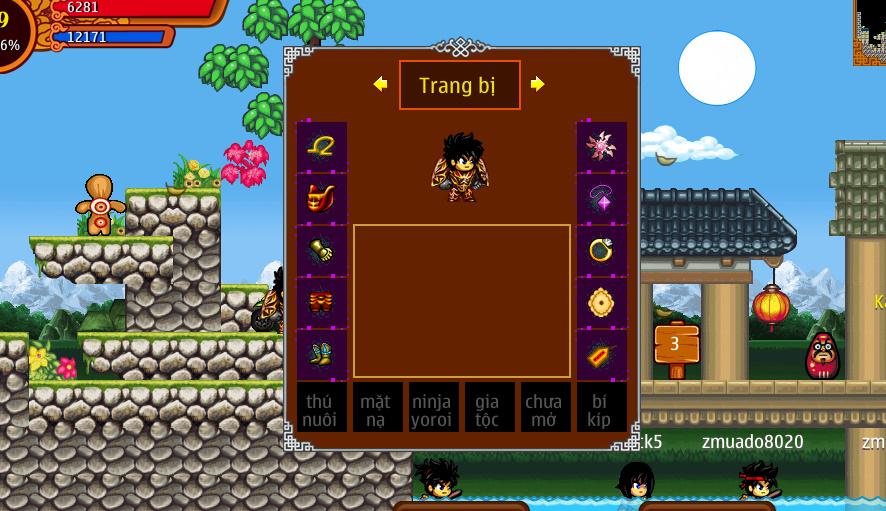Viewport: 886px width, 511px height.
Task: Click the chưa mở locked slot
Action: 545,408
